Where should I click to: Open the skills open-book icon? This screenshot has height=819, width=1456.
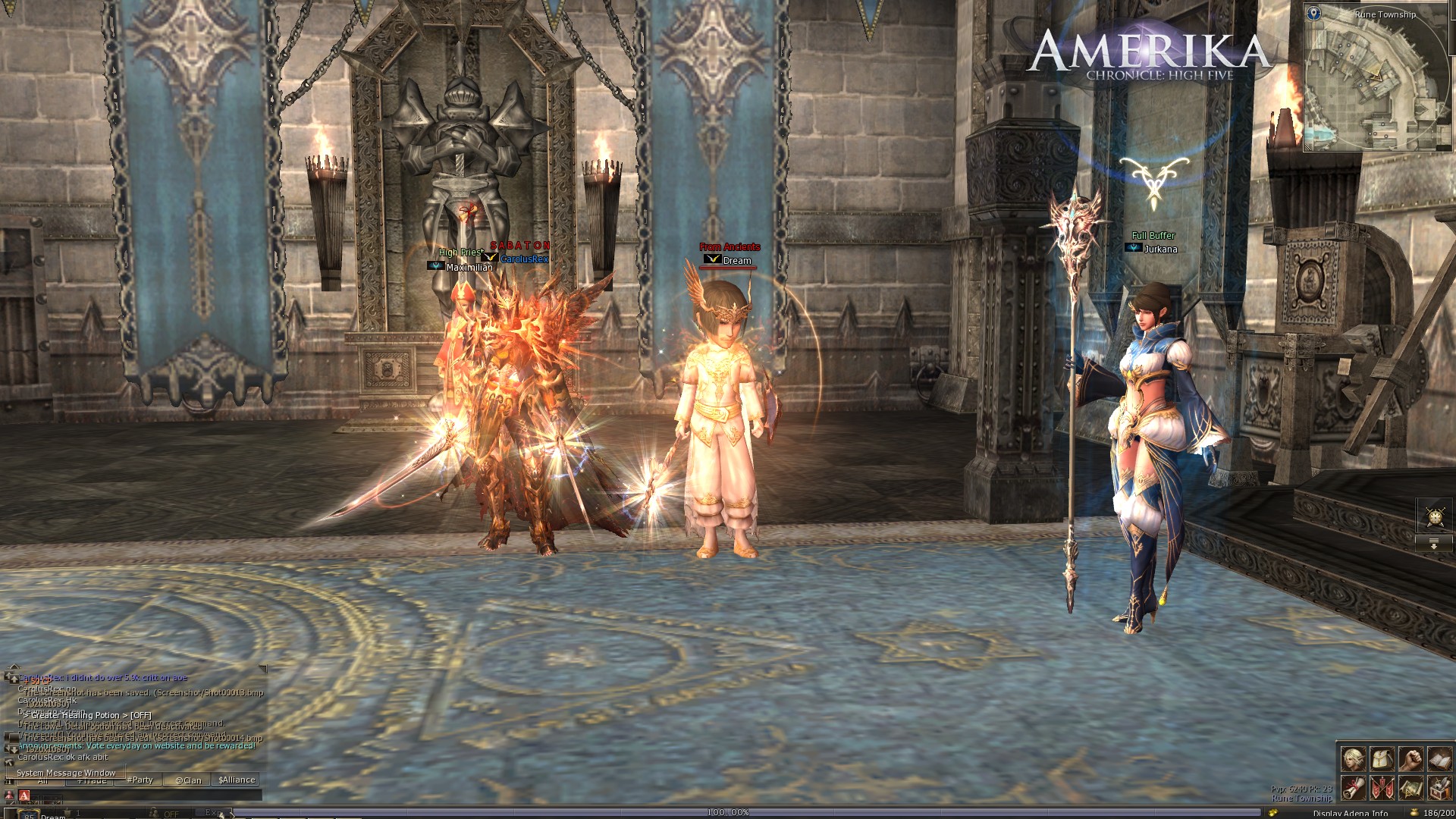[1439, 758]
